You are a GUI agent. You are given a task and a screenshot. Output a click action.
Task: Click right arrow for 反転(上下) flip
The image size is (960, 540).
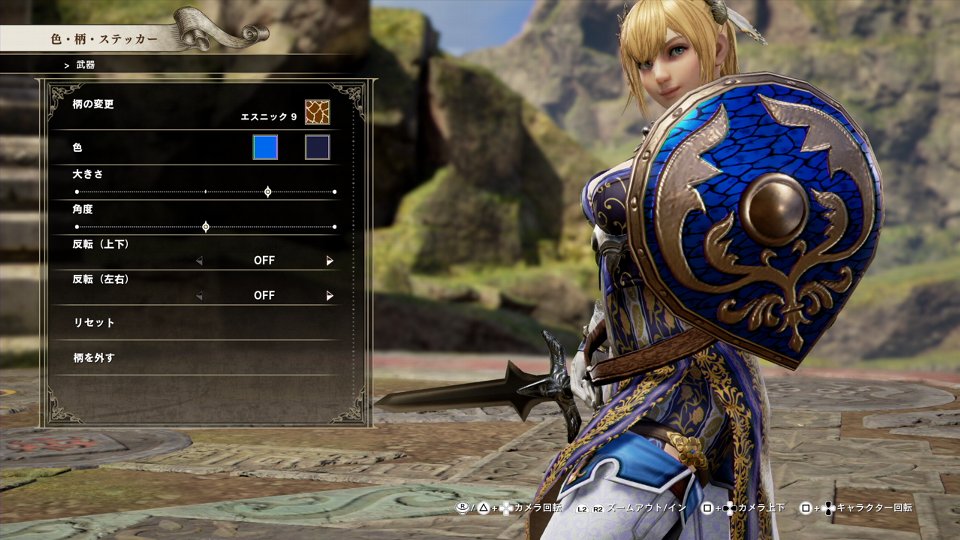(329, 261)
